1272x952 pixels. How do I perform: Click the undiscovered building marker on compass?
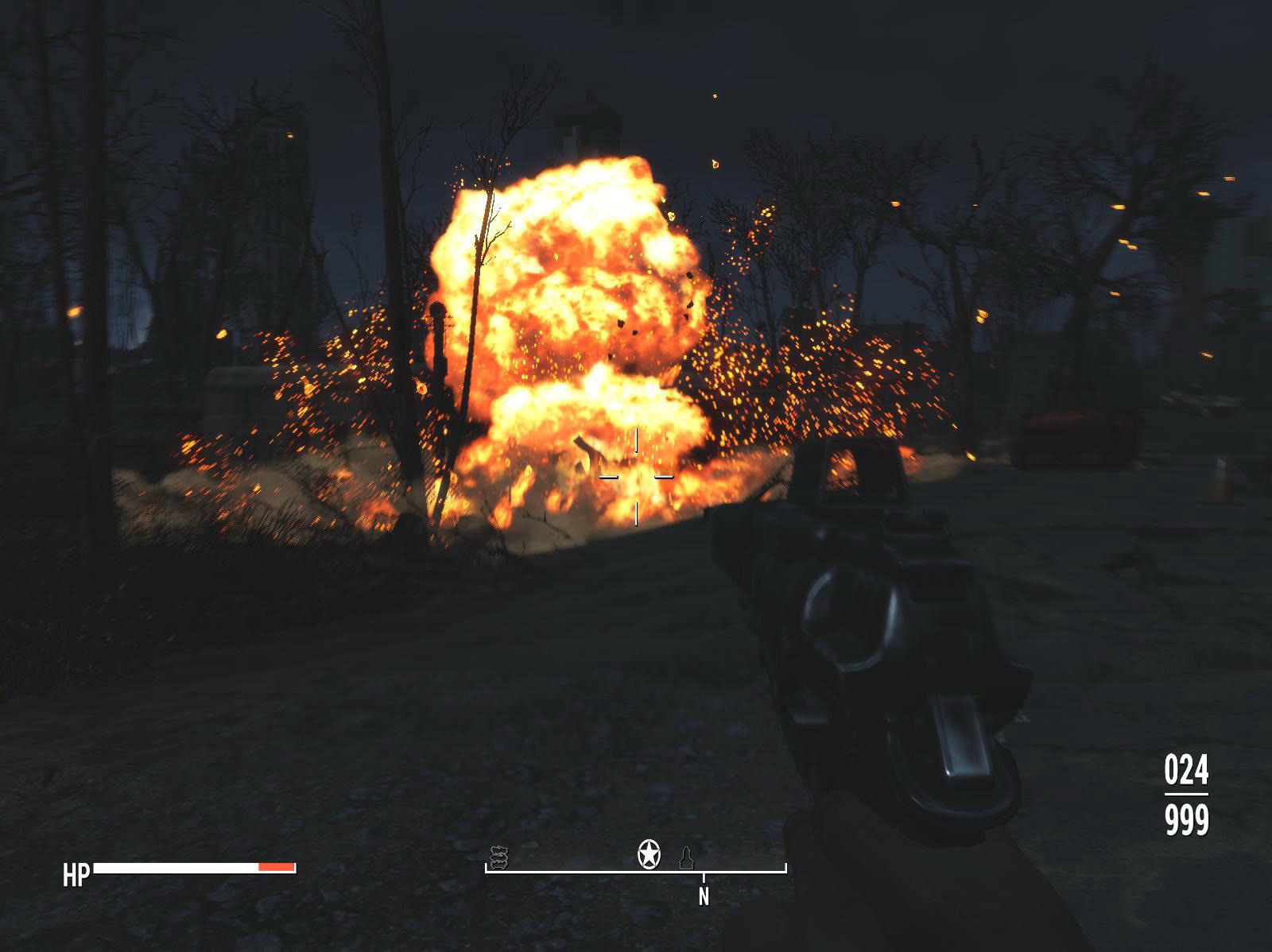coord(685,857)
